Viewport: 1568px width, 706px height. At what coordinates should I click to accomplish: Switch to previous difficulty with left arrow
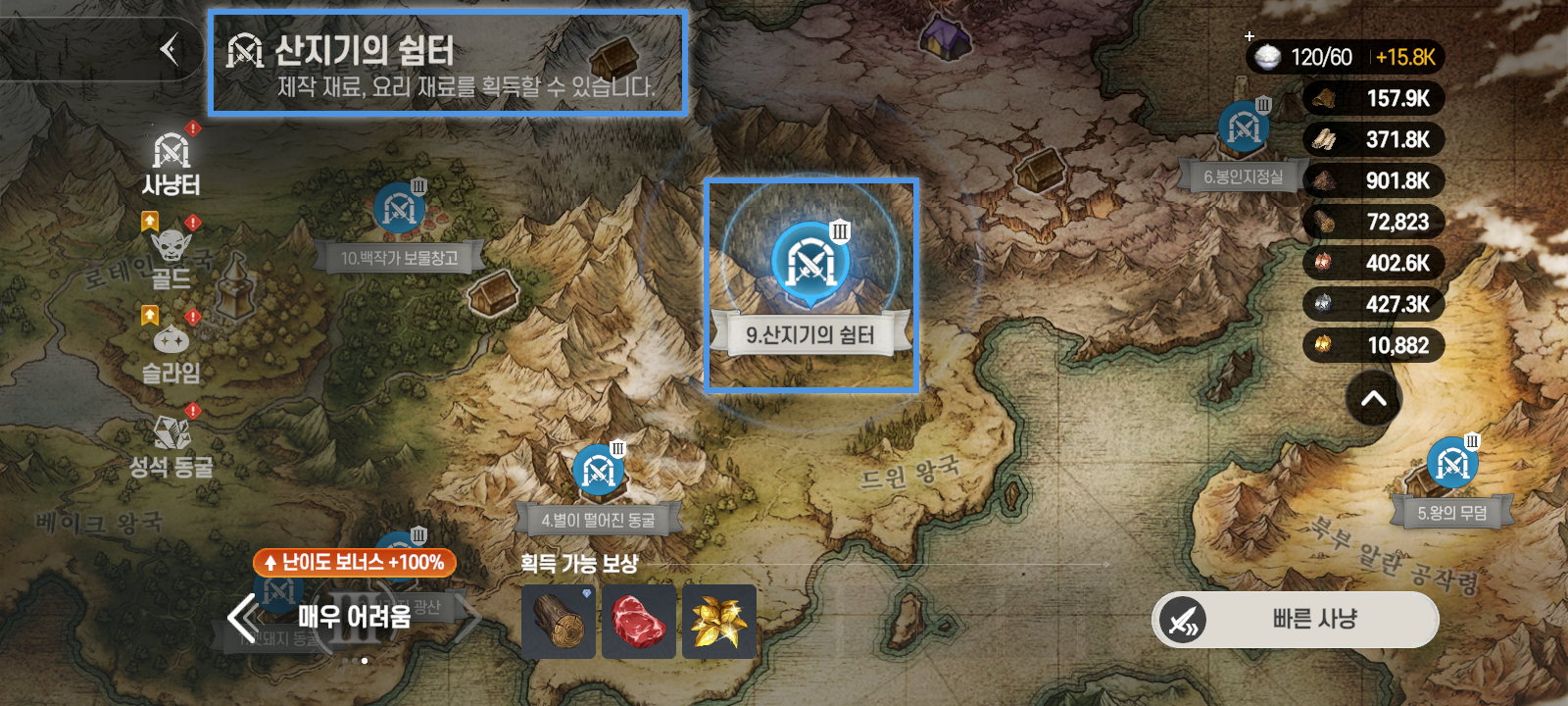point(241,618)
